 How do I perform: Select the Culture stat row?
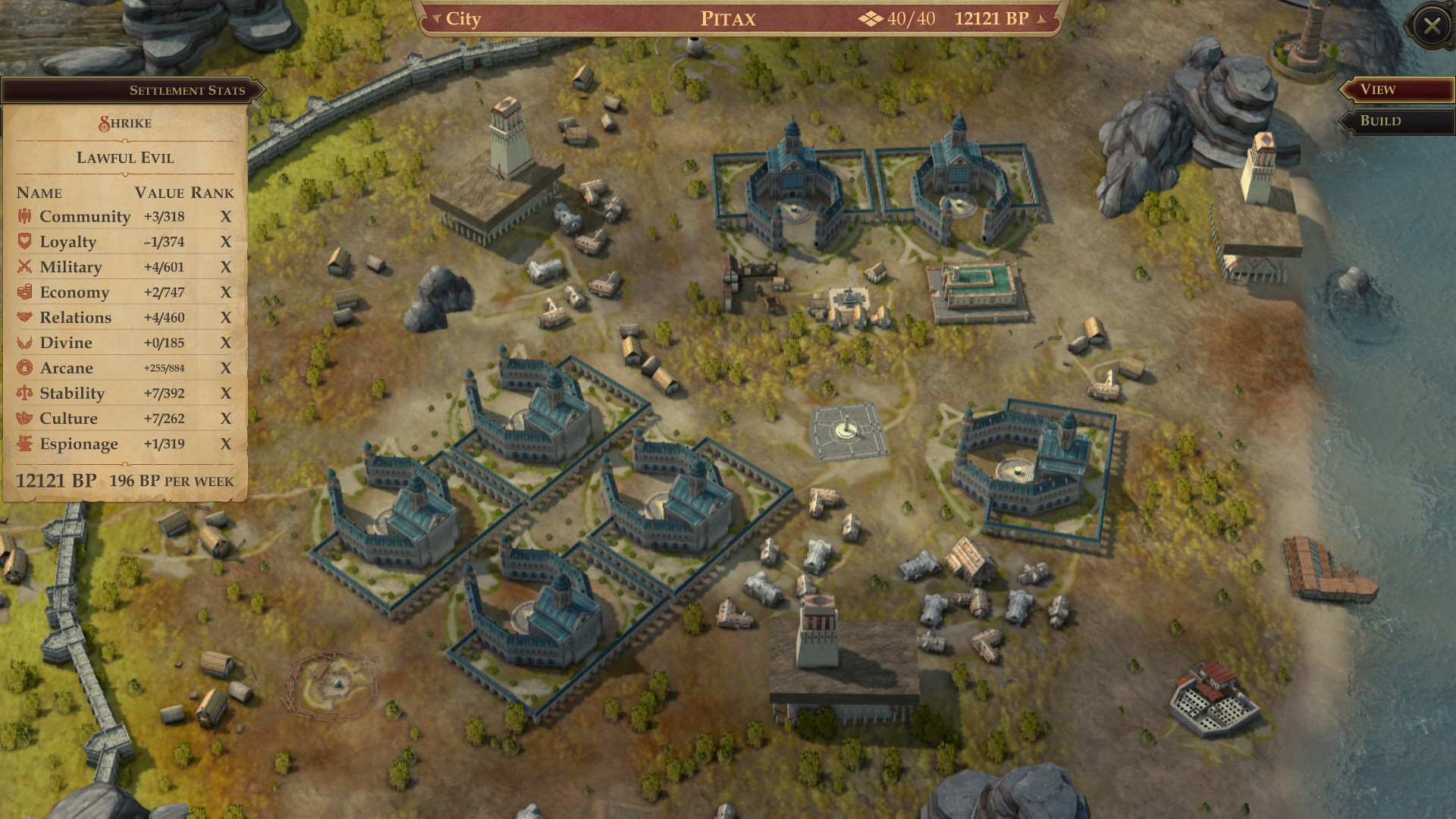125,419
